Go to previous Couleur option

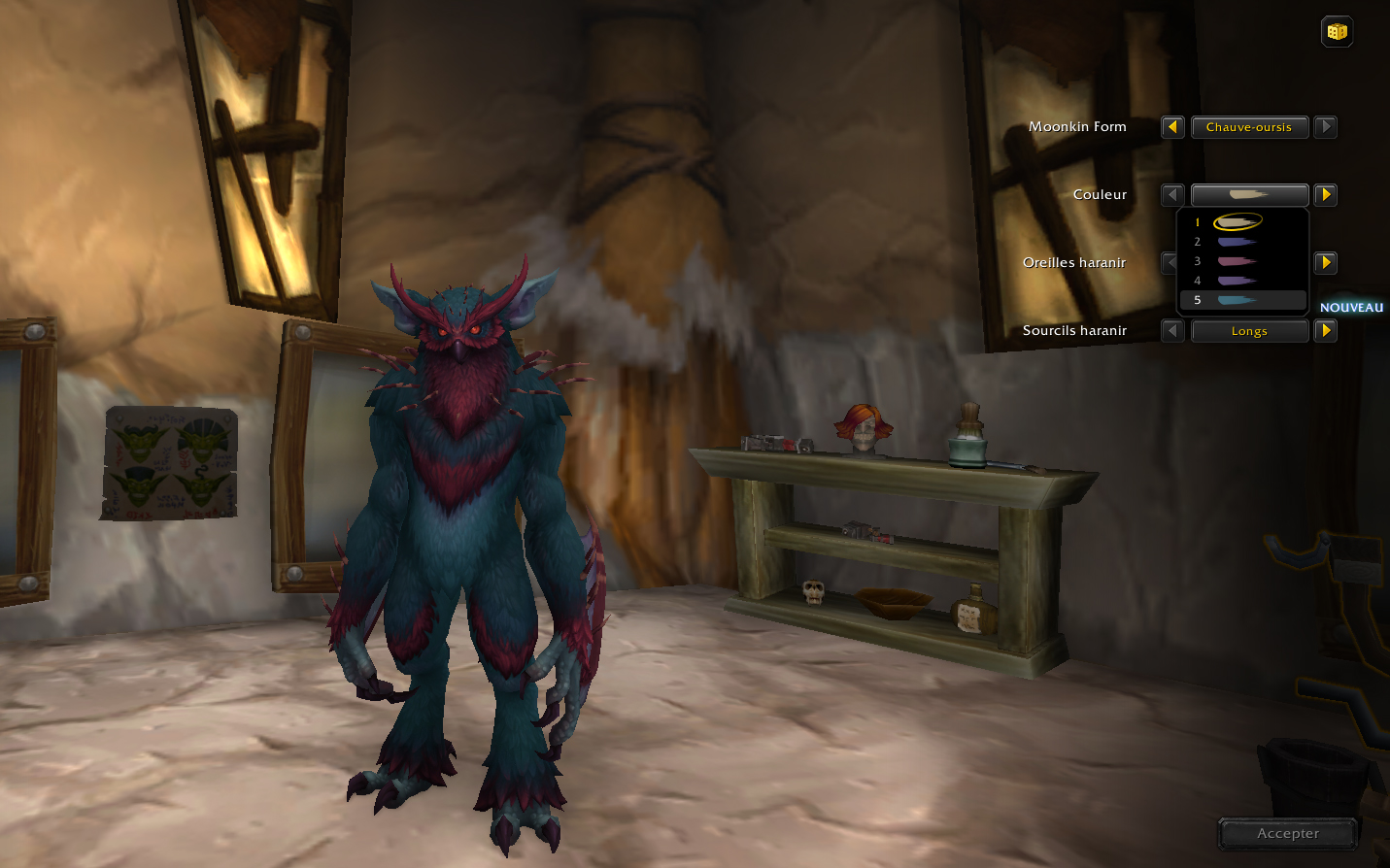[x=1172, y=195]
